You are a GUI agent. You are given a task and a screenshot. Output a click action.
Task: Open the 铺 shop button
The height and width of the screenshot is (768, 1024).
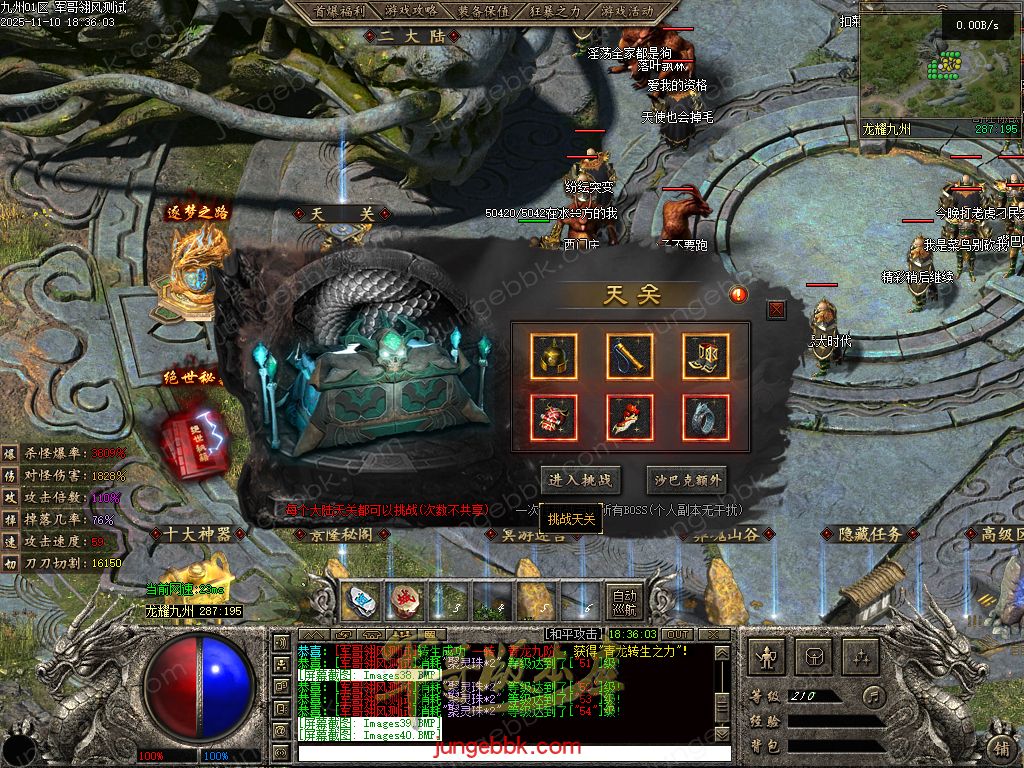[x=1001, y=747]
